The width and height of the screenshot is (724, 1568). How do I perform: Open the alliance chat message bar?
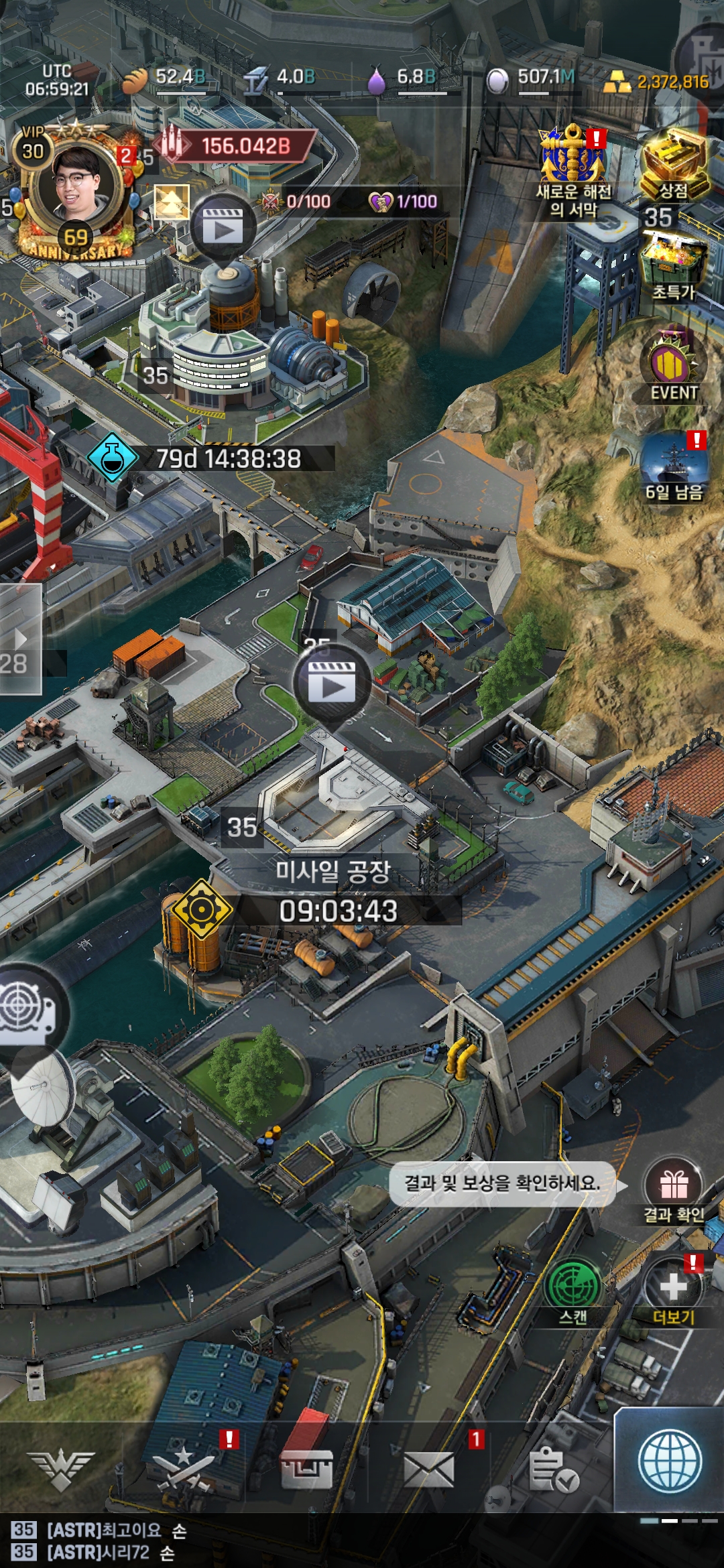(x=268, y=1541)
